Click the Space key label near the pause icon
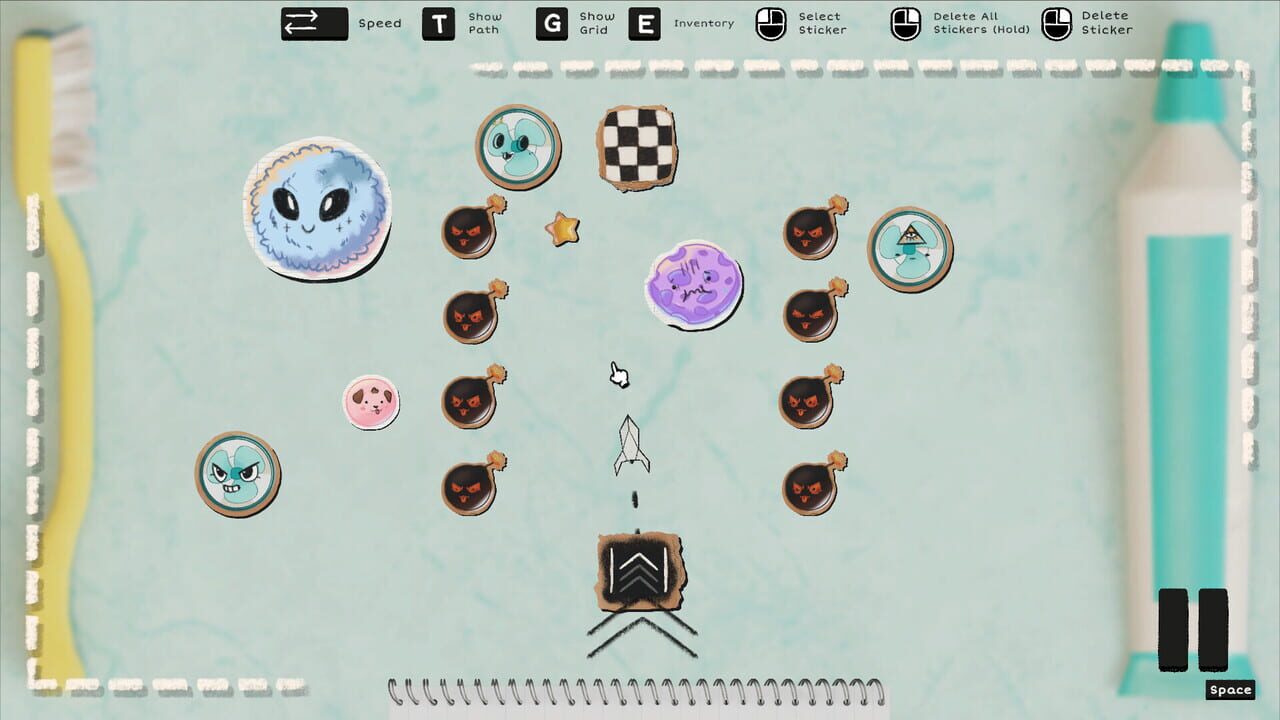 click(x=1231, y=689)
